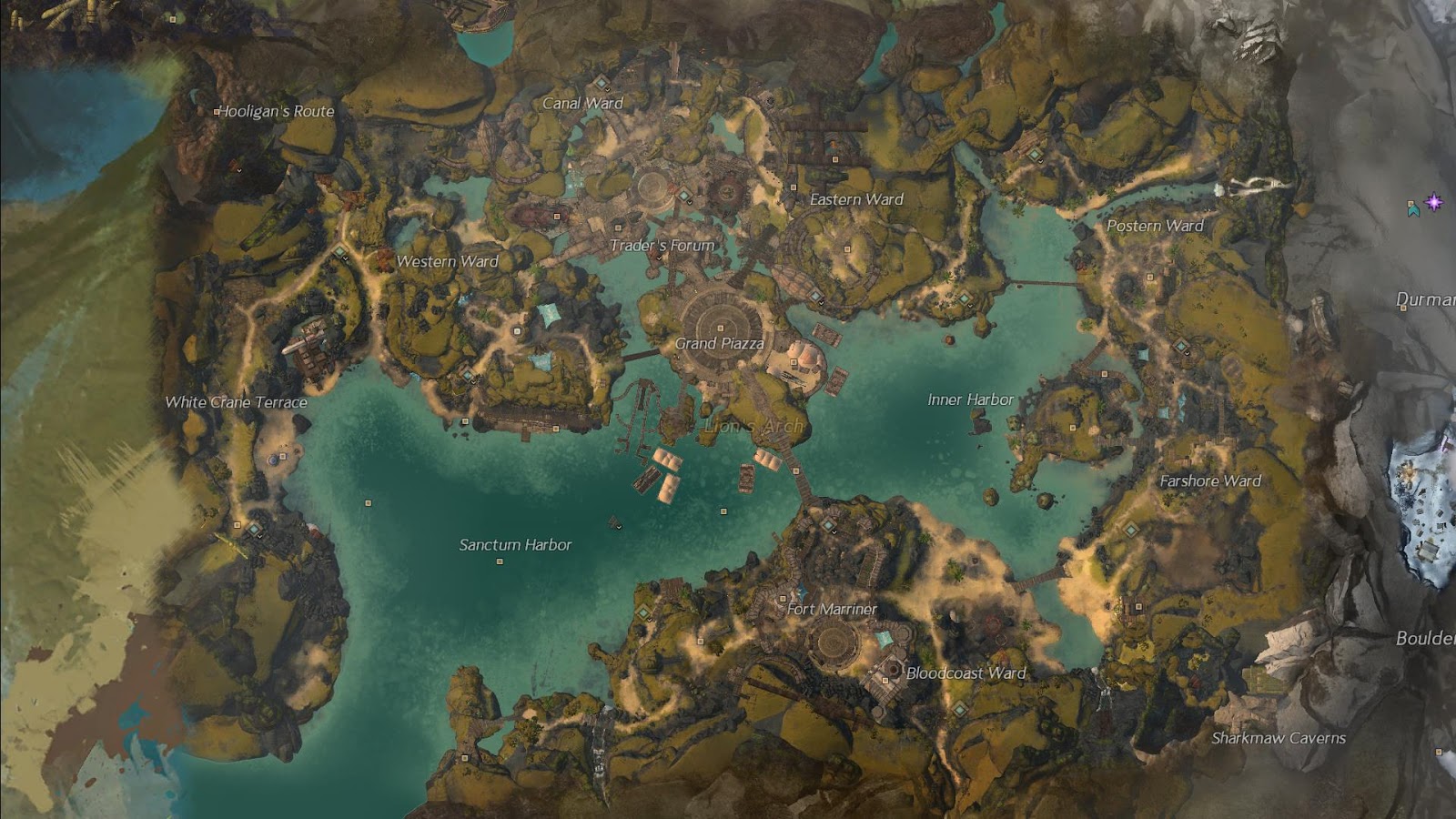1456x819 pixels.
Task: Select the teal portal chevron near Durmand Priory
Action: pos(1413,210)
